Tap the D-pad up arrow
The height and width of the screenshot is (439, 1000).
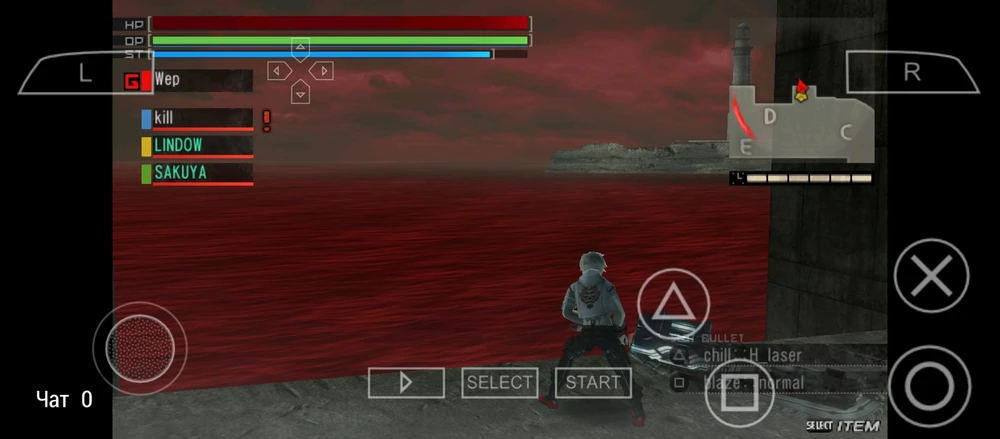coord(300,47)
